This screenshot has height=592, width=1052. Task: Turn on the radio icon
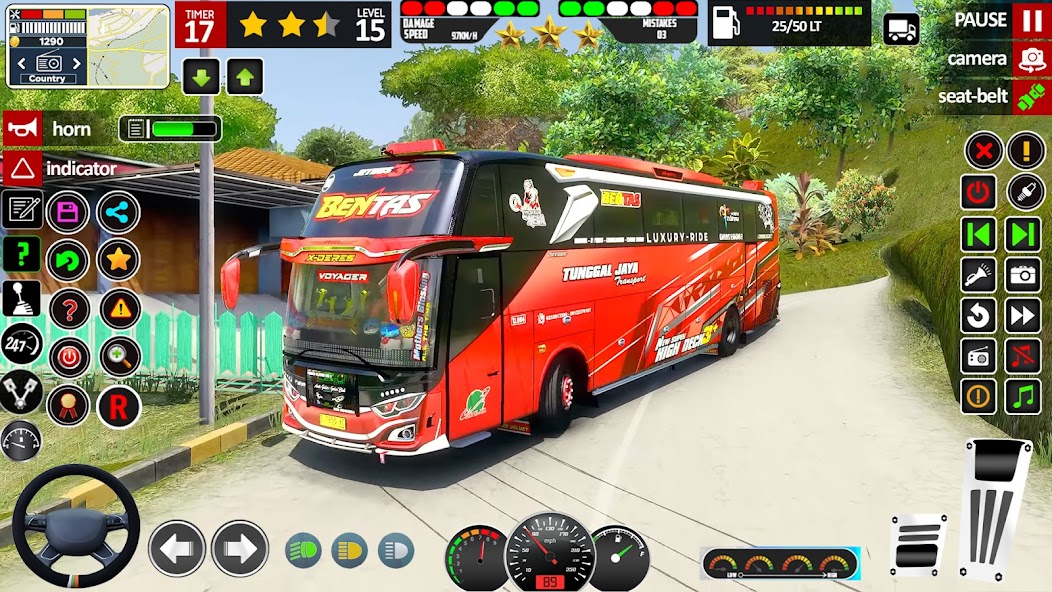(x=979, y=356)
